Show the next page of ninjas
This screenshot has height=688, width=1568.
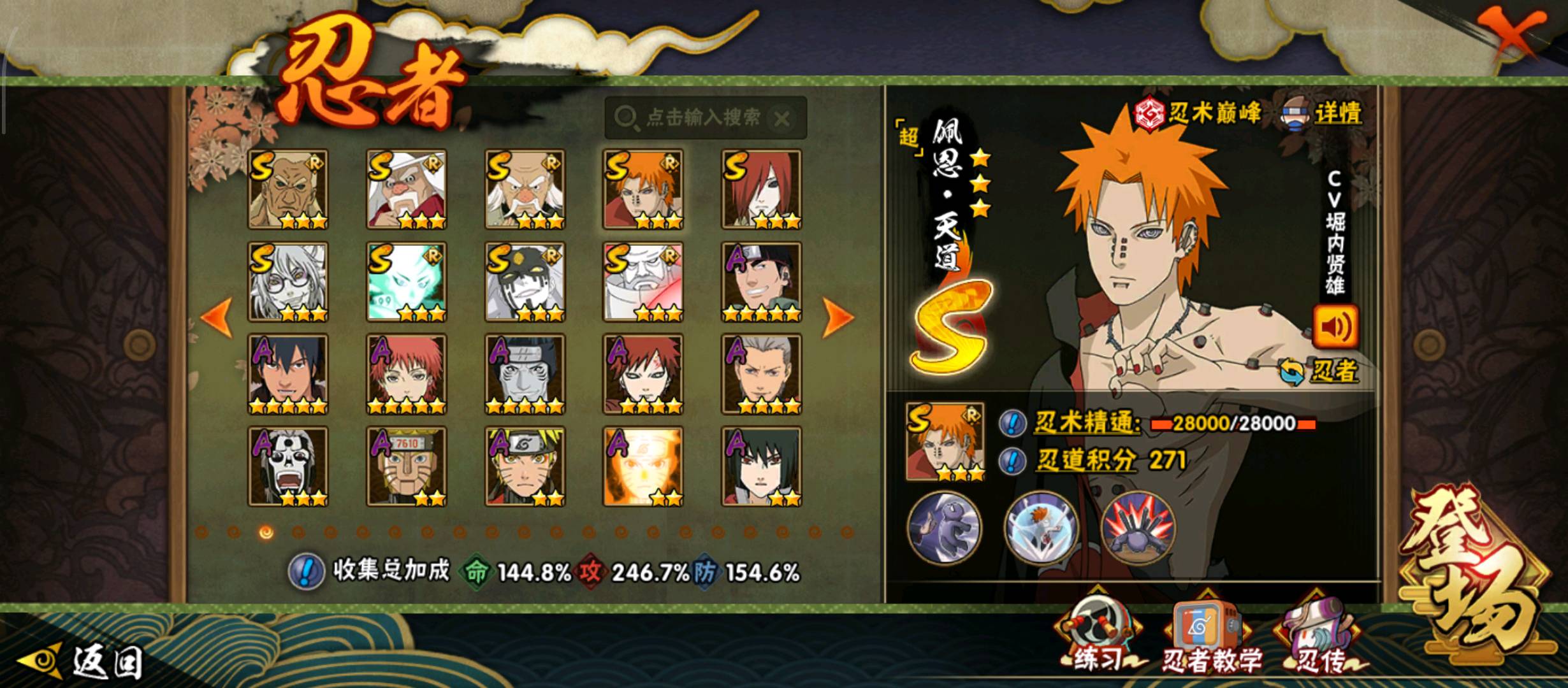[838, 317]
